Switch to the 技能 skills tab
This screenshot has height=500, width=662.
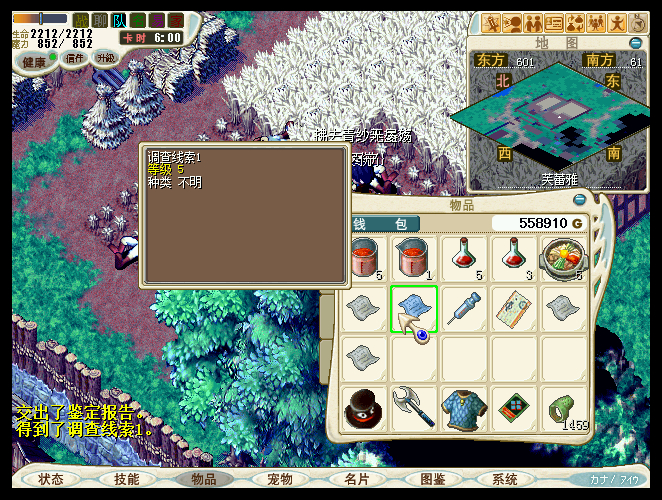coord(127,479)
